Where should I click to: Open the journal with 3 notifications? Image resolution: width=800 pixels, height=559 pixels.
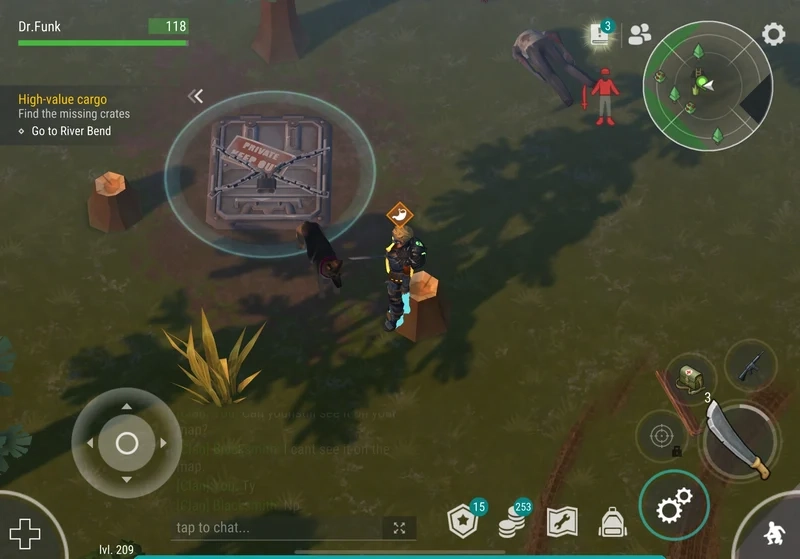click(600, 34)
